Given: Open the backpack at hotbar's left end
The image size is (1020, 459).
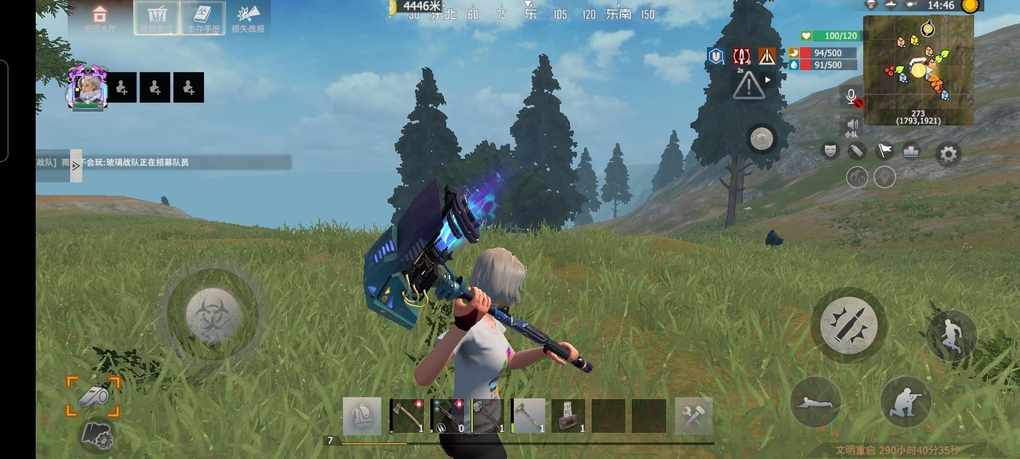Looking at the screenshot, I should click(362, 416).
